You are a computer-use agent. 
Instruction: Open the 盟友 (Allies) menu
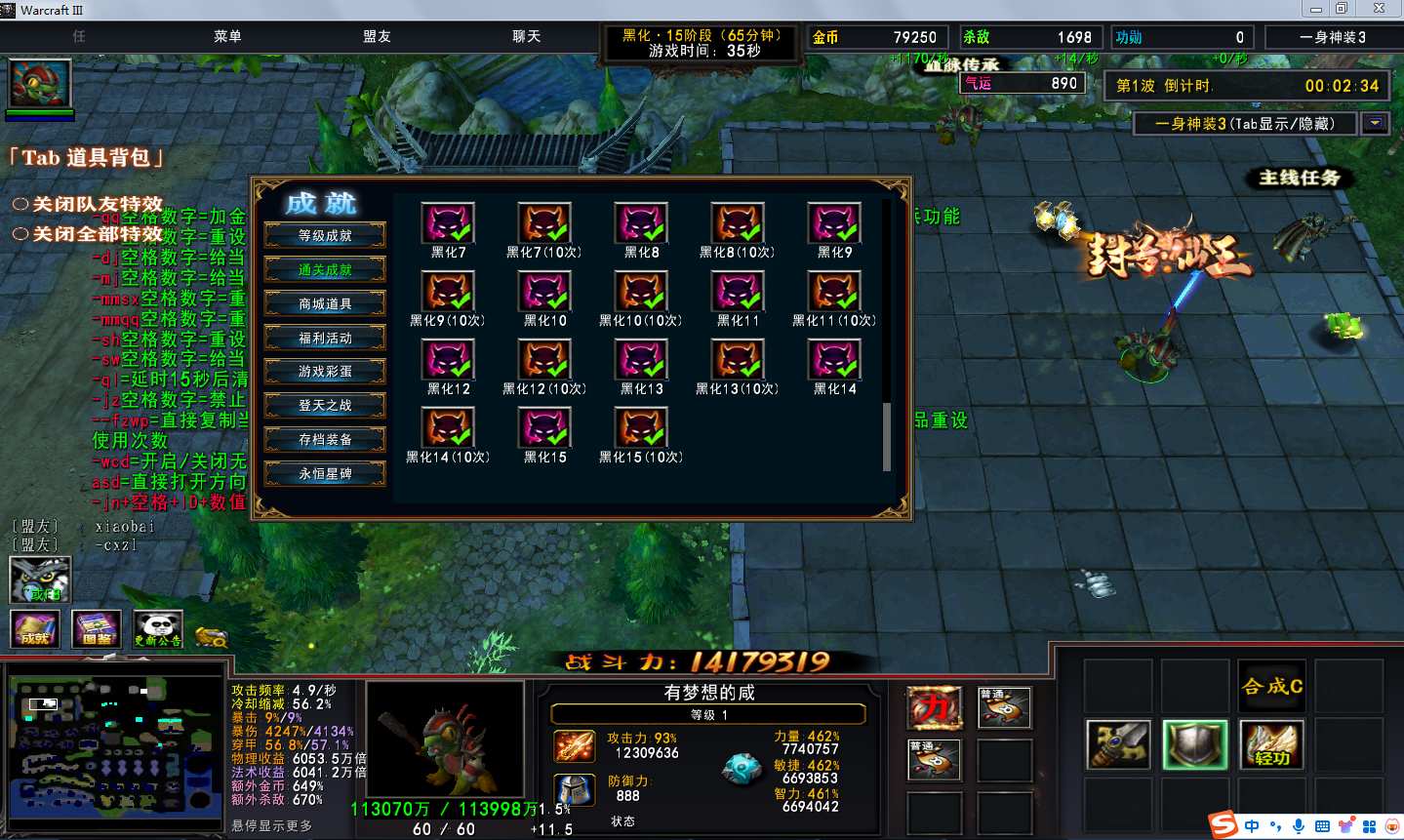377,37
